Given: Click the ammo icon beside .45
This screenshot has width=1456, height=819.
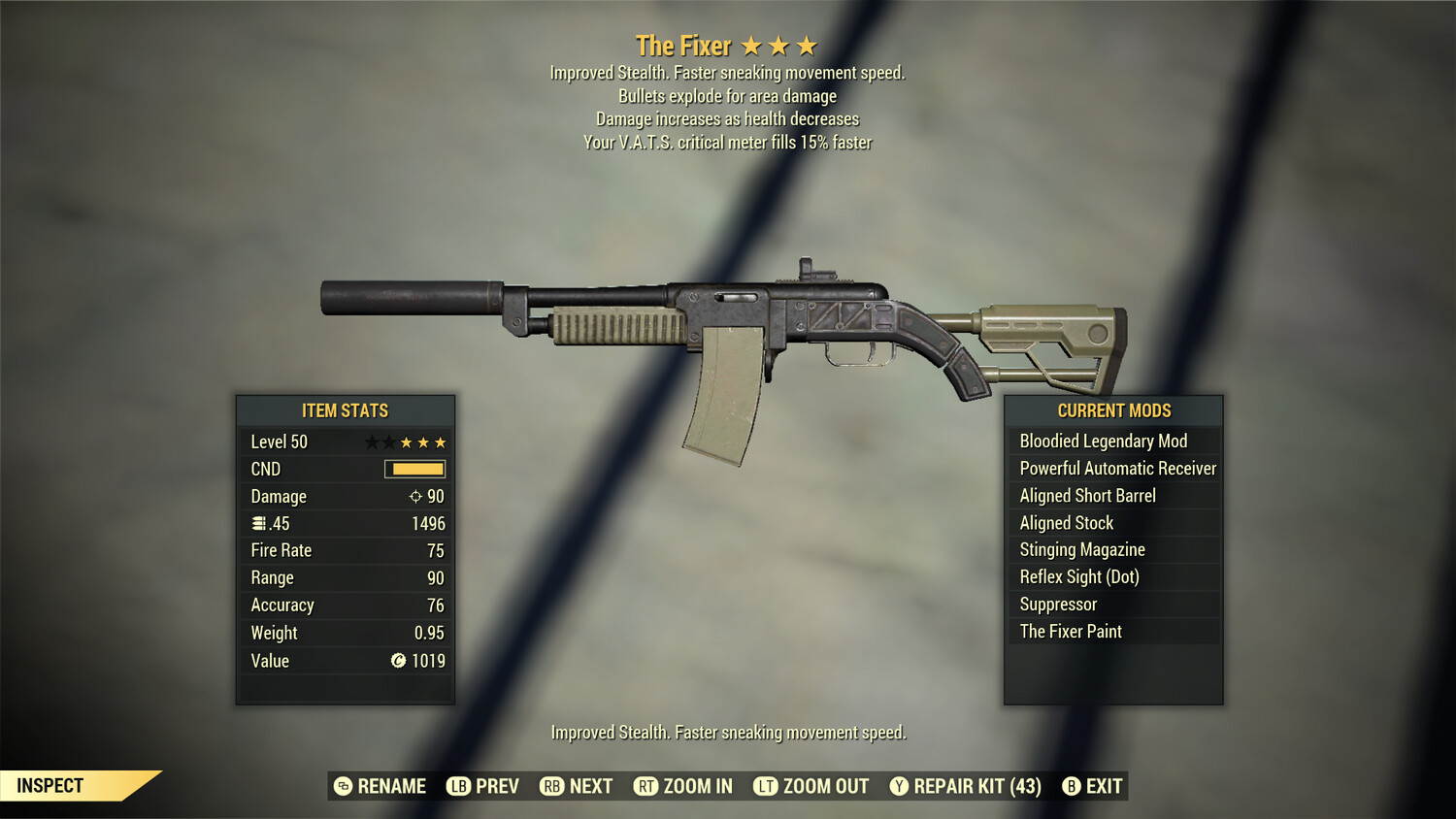Looking at the screenshot, I should click(256, 523).
